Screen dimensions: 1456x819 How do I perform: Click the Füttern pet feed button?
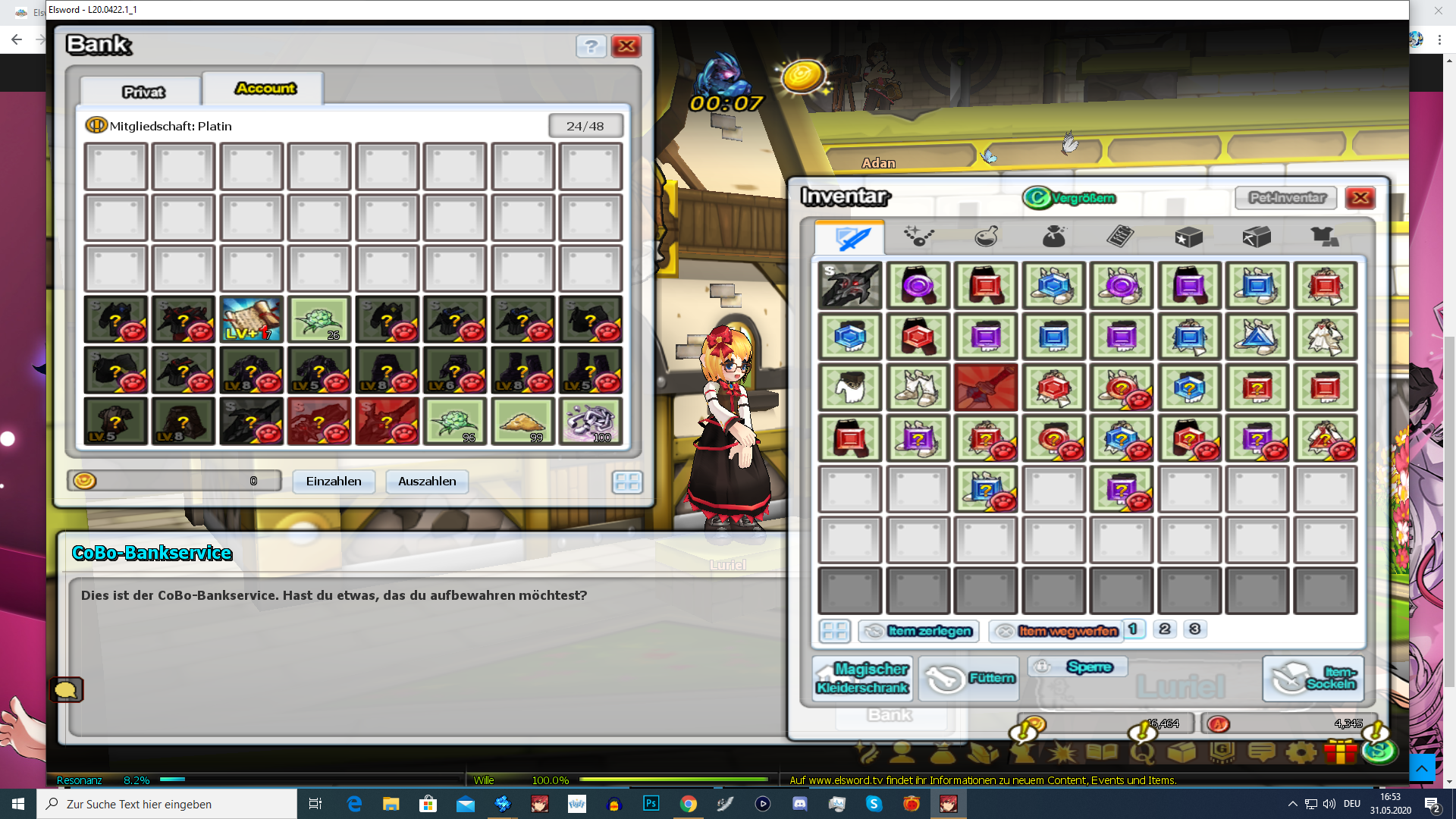pos(970,678)
